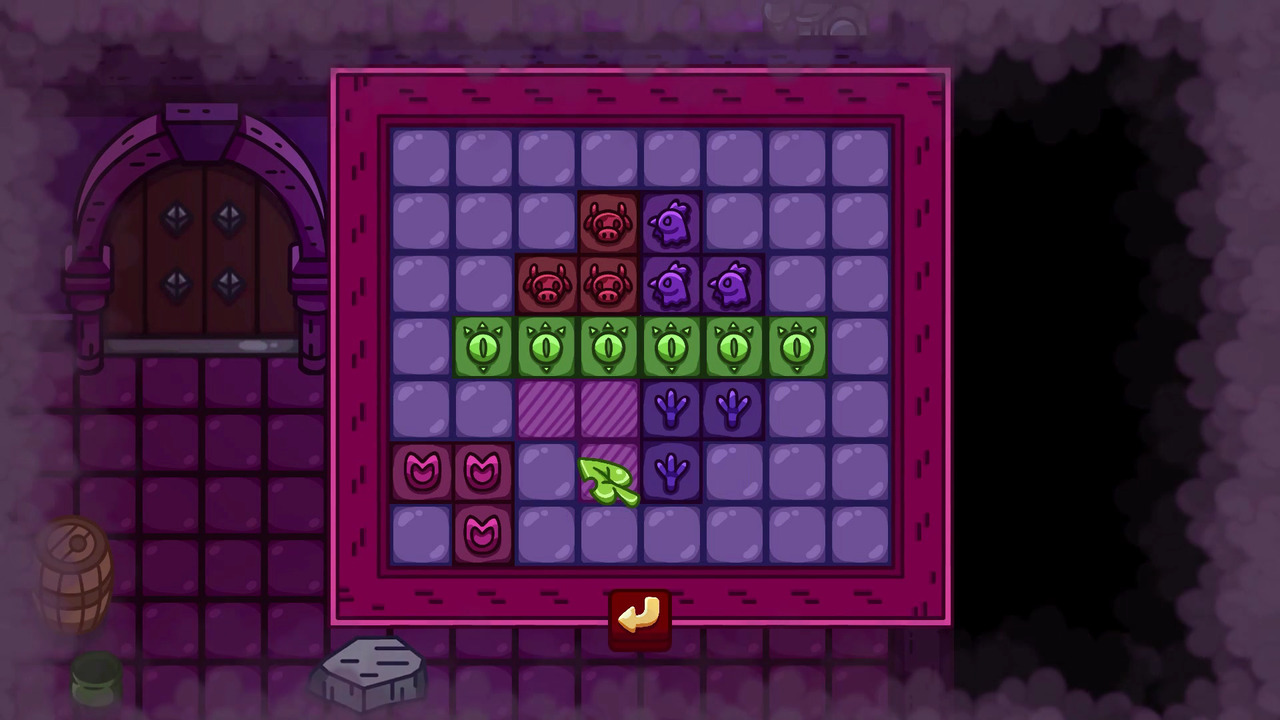Select the topmost red cow tile
This screenshot has width=1280, height=720.
click(609, 222)
